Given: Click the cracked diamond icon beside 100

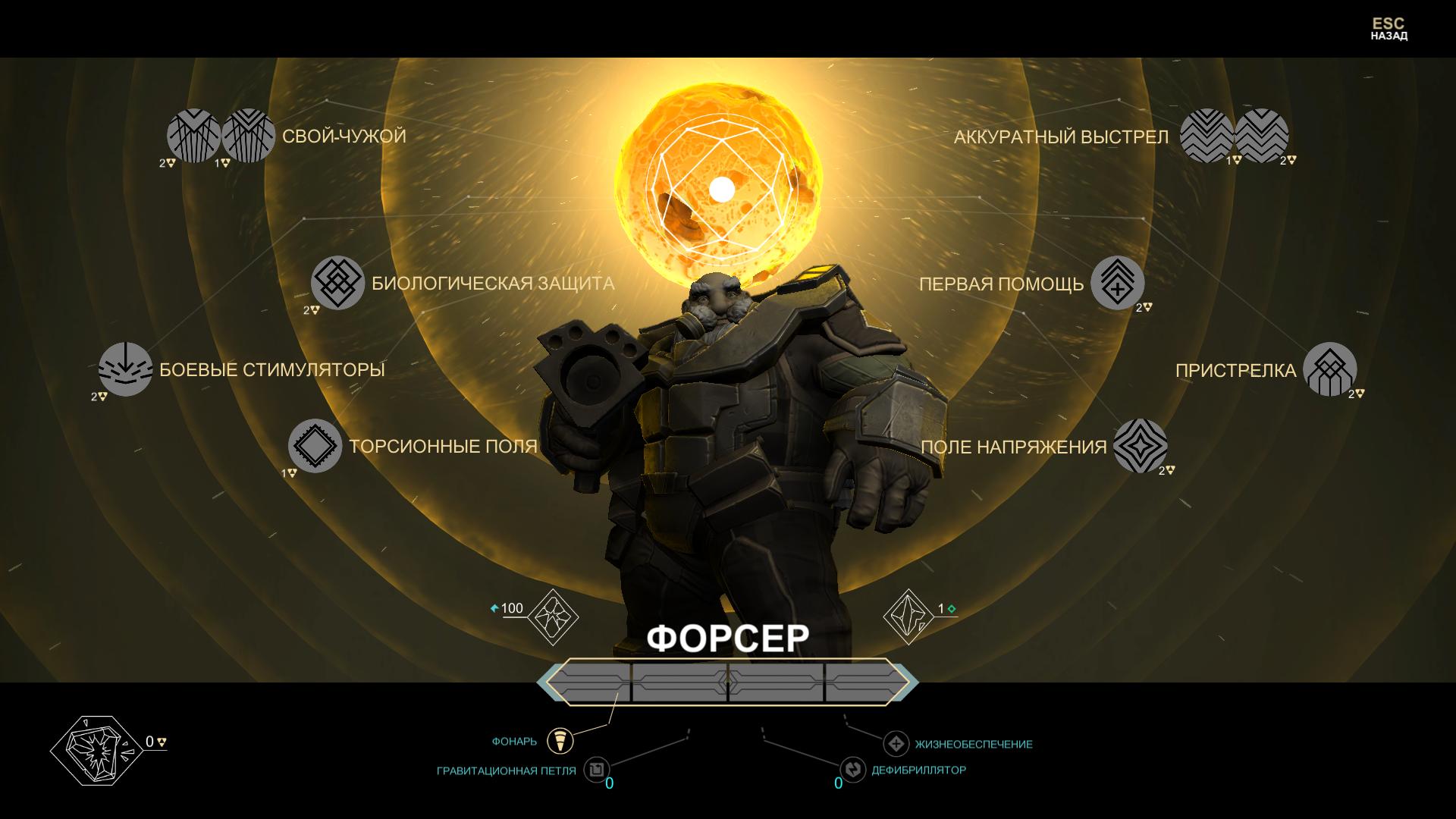Looking at the screenshot, I should 553,616.
